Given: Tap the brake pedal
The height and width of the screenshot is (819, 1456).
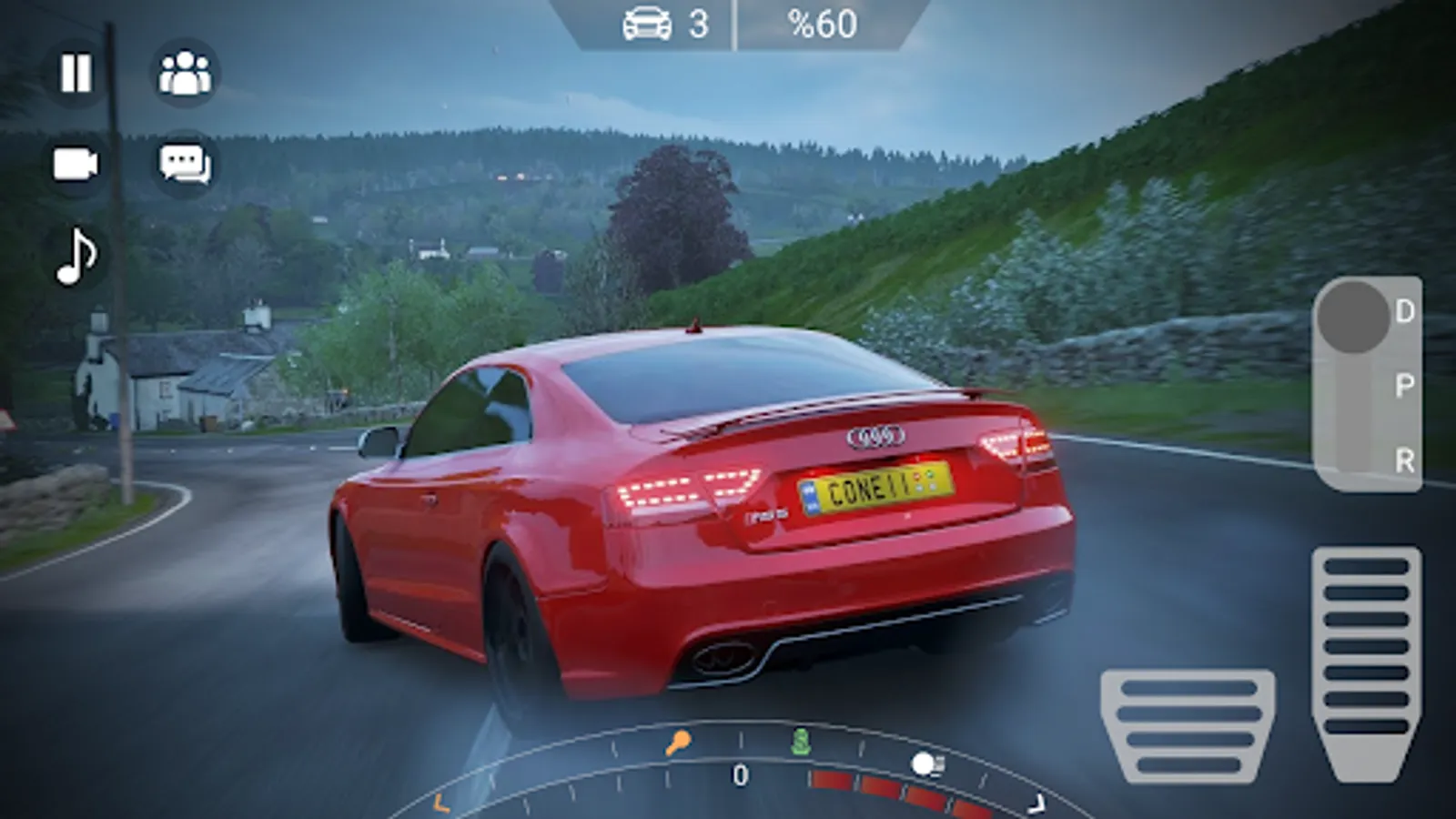Looking at the screenshot, I should click(x=1188, y=726).
